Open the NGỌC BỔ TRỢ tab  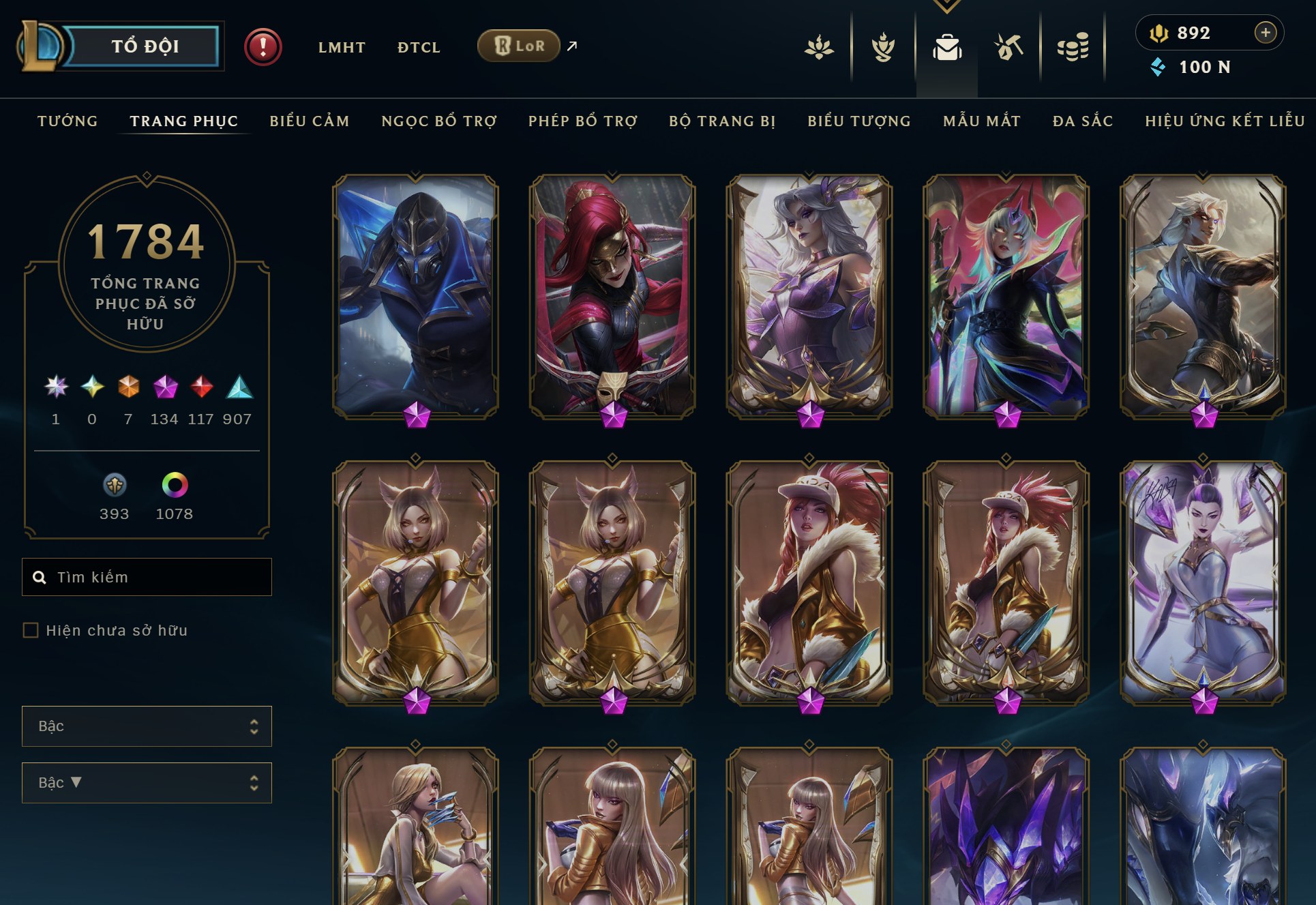tap(439, 121)
